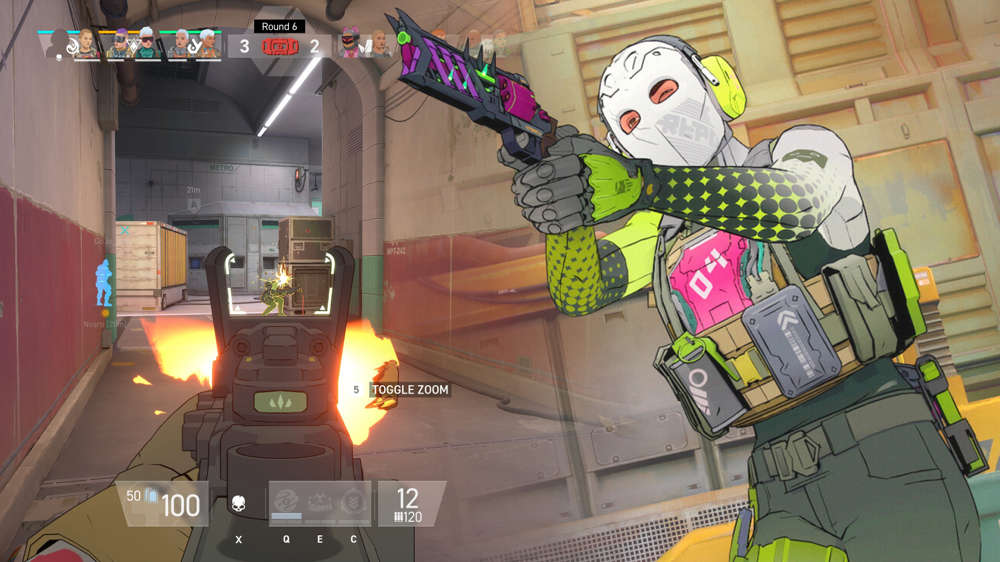The width and height of the screenshot is (1000, 562).
Task: Click the pink-helmet enemy portrait
Action: pyautogui.click(x=350, y=45)
